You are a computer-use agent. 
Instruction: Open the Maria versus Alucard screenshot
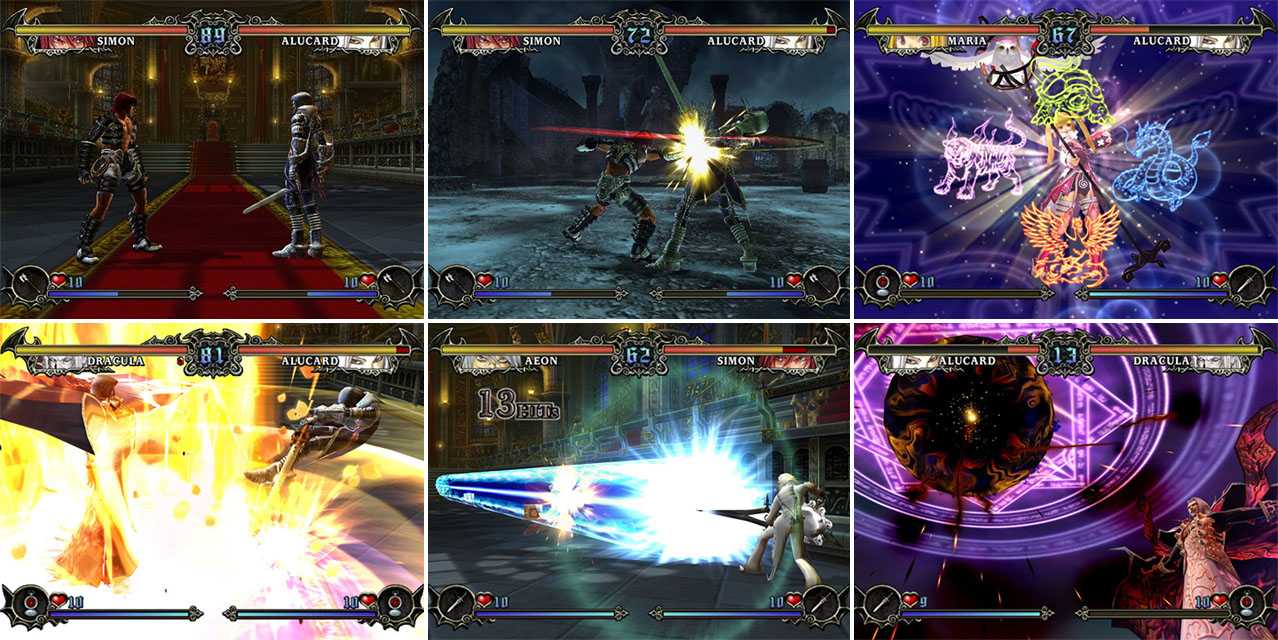click(1065, 158)
